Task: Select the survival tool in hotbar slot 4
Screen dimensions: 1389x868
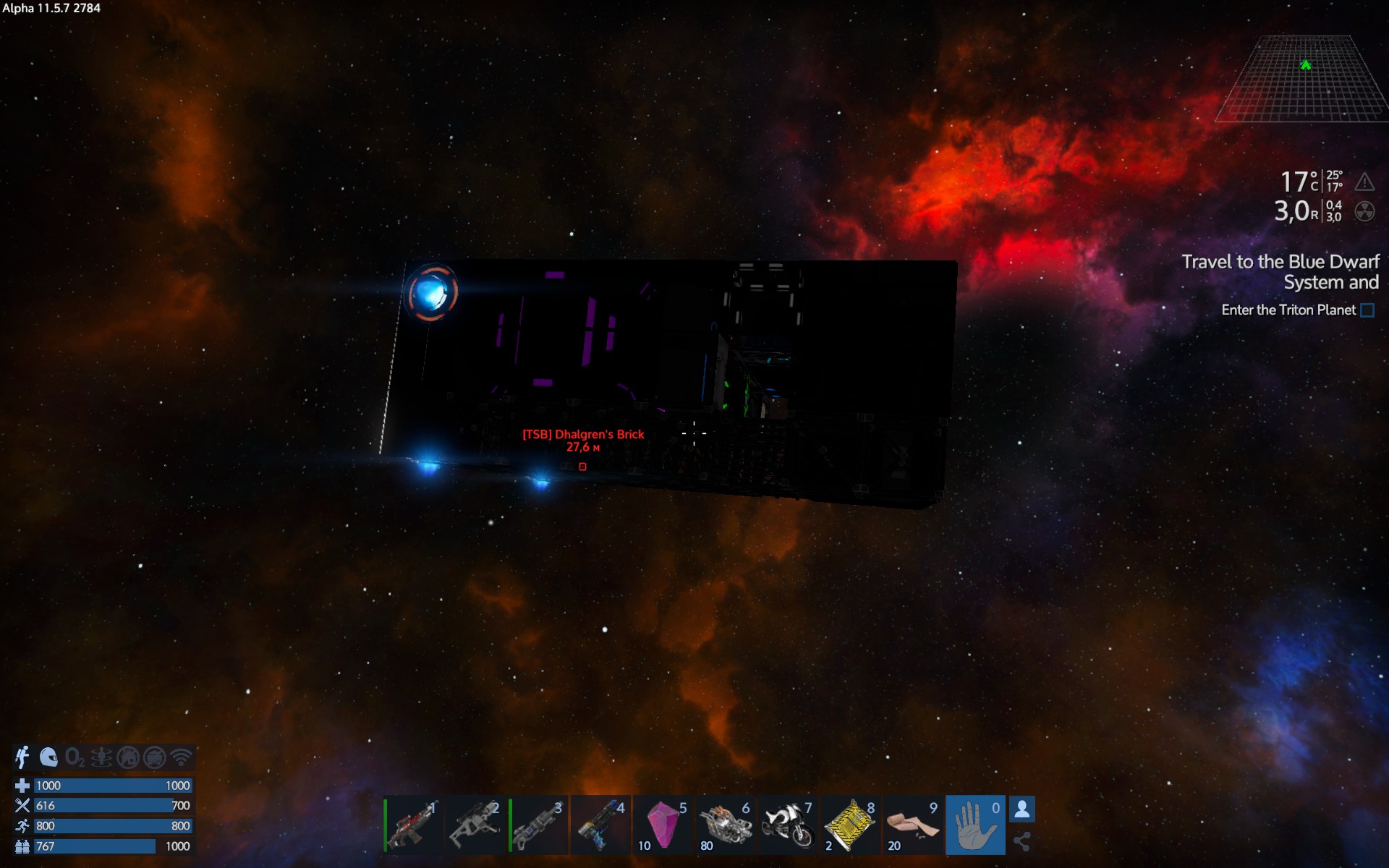Action: pyautogui.click(x=600, y=825)
